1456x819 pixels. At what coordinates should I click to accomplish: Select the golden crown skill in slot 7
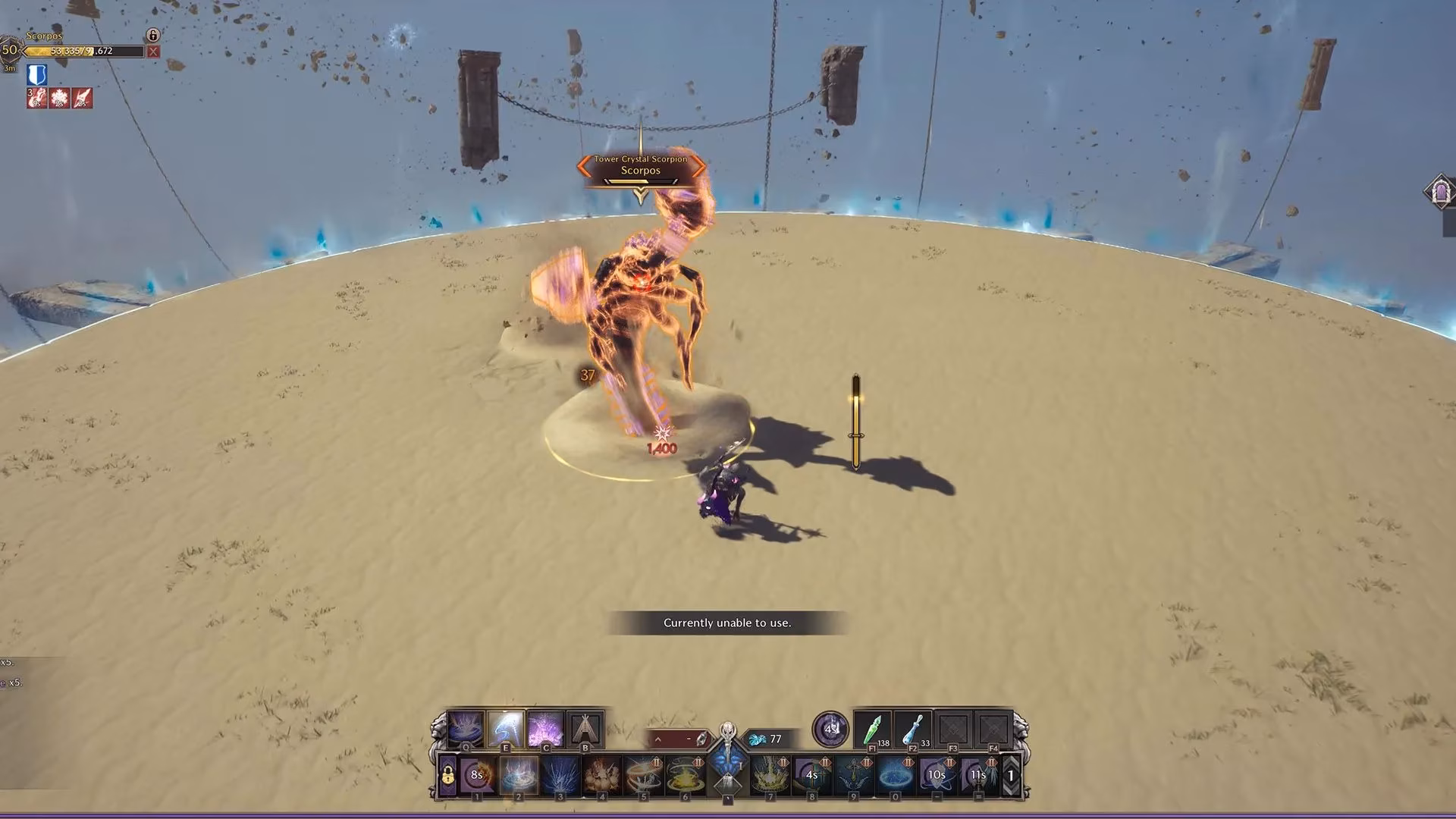click(x=770, y=775)
